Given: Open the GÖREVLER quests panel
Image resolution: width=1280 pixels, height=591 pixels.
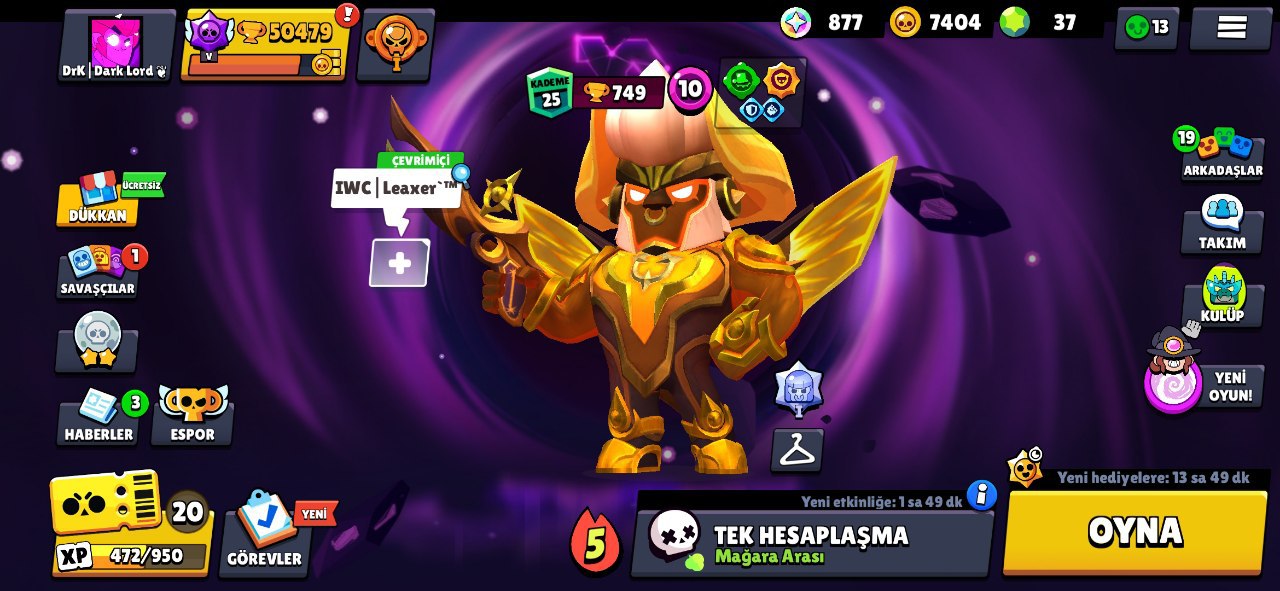Looking at the screenshot, I should coord(265,532).
